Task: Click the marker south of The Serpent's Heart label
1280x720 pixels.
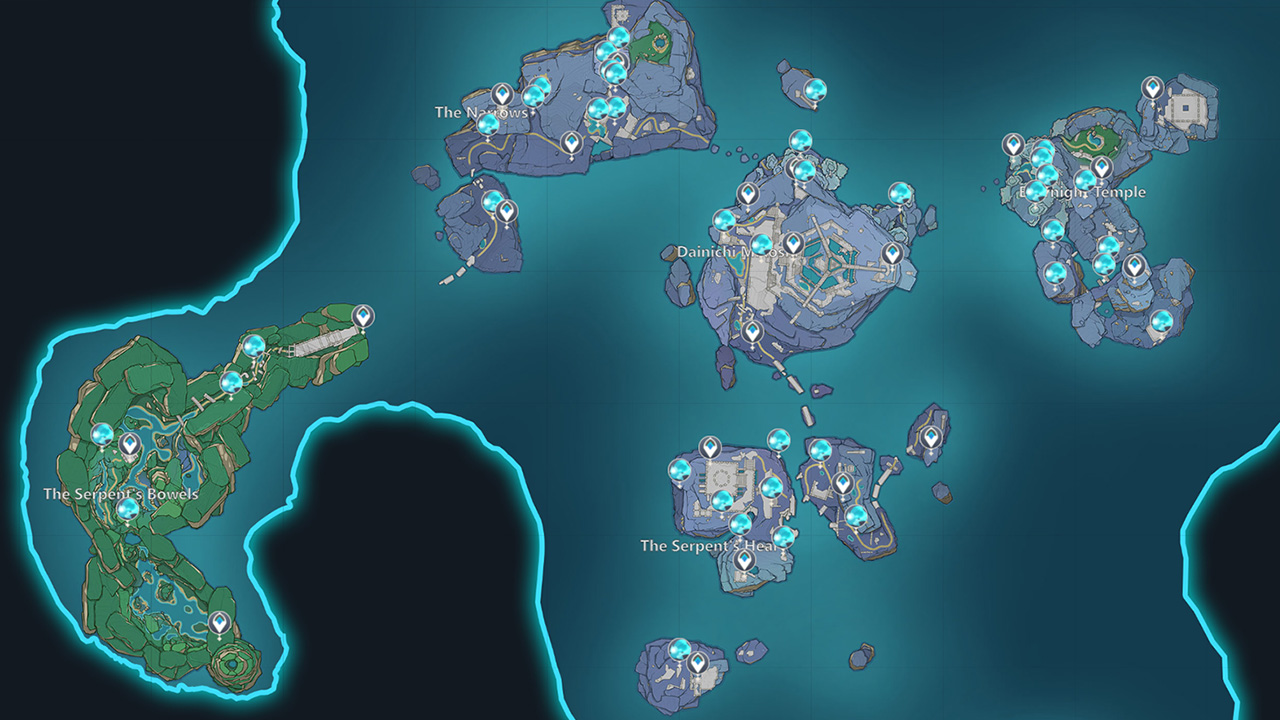Action: [x=745, y=561]
